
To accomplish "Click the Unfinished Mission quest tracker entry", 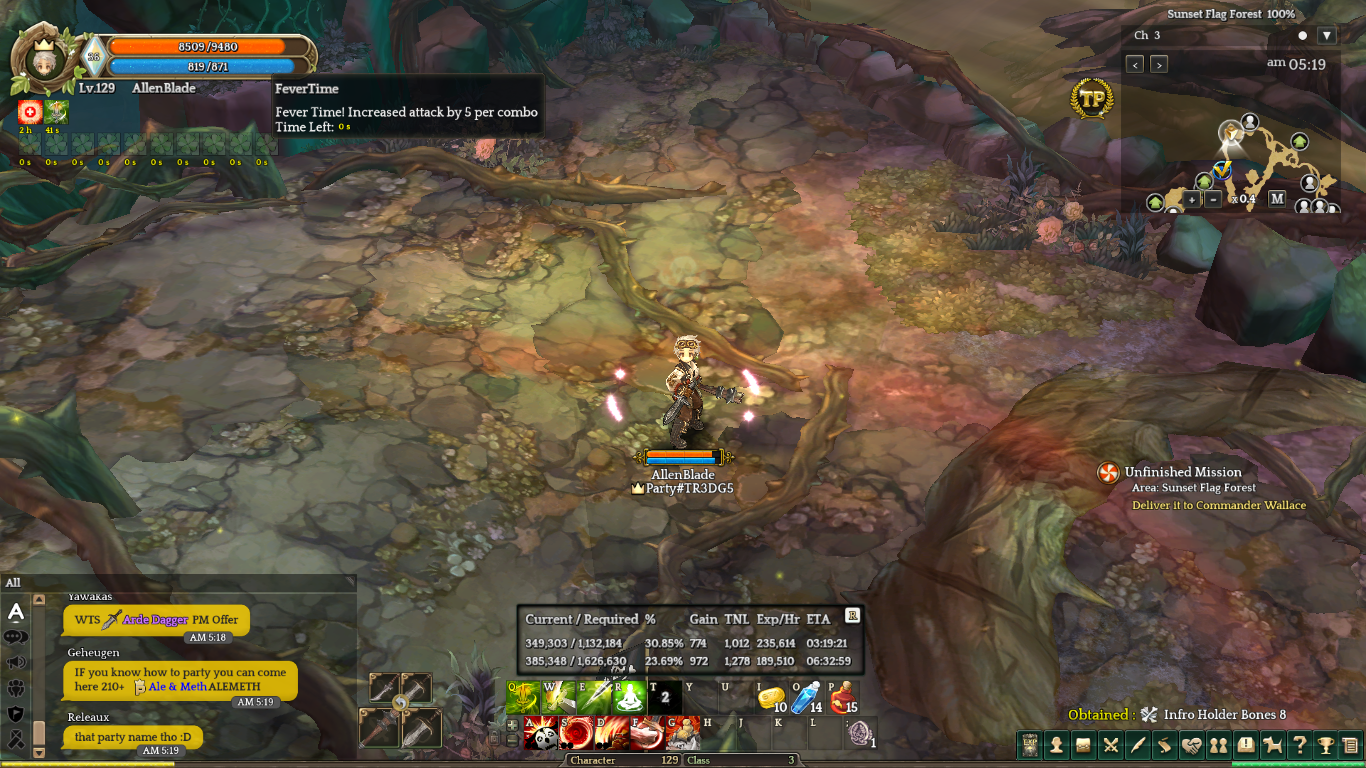I will point(1183,472).
